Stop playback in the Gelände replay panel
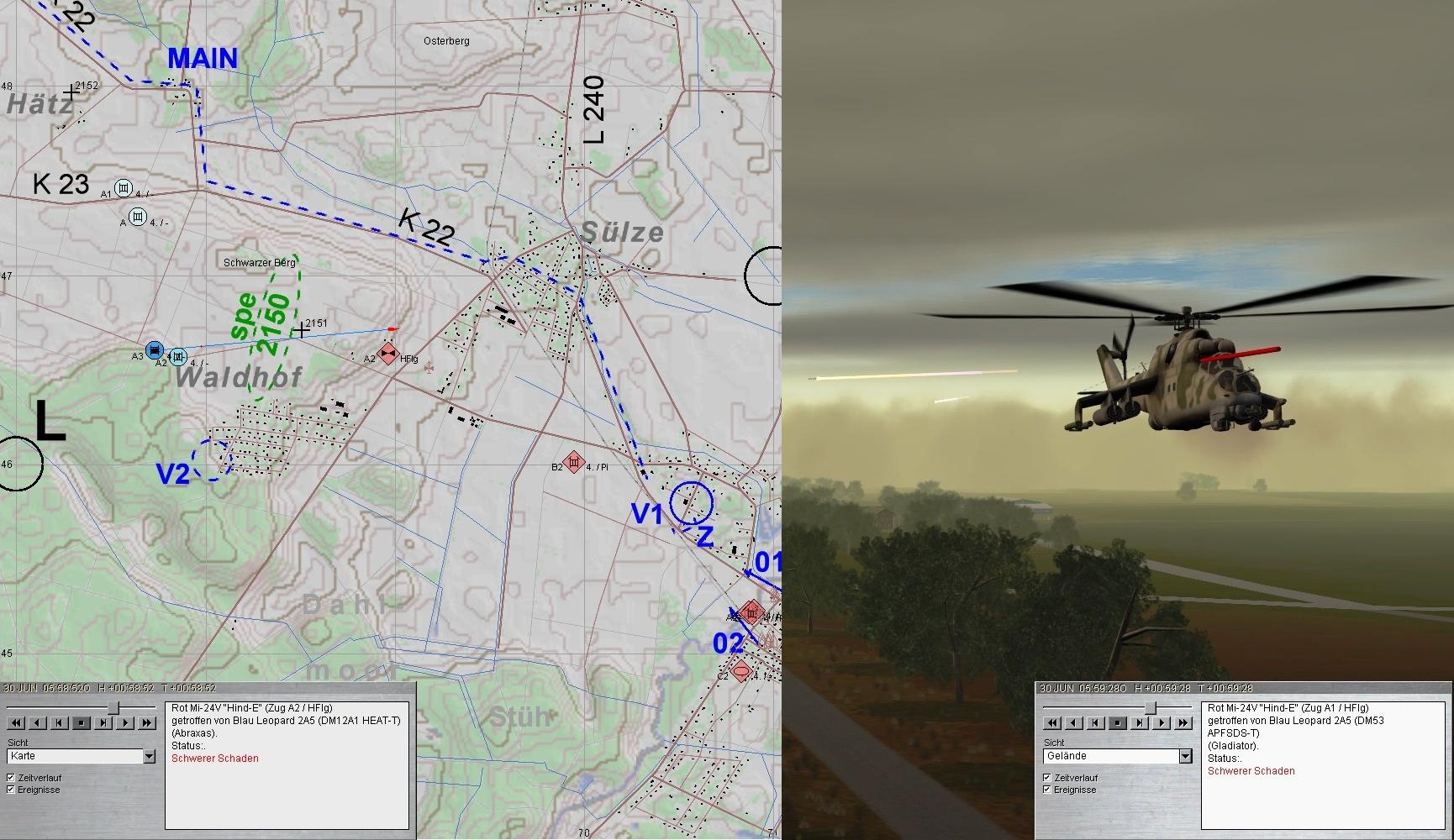The width and height of the screenshot is (1454, 840). coord(1118,722)
